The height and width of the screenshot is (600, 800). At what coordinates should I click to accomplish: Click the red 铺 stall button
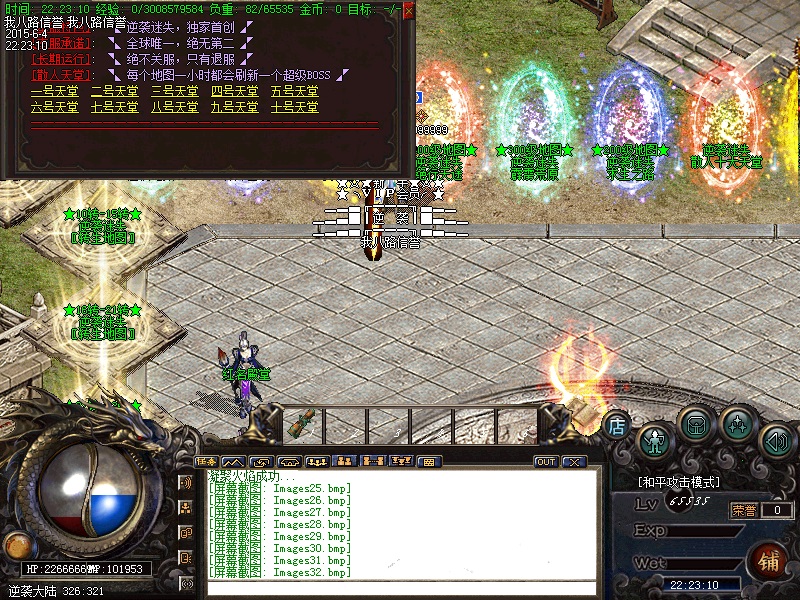click(x=770, y=560)
